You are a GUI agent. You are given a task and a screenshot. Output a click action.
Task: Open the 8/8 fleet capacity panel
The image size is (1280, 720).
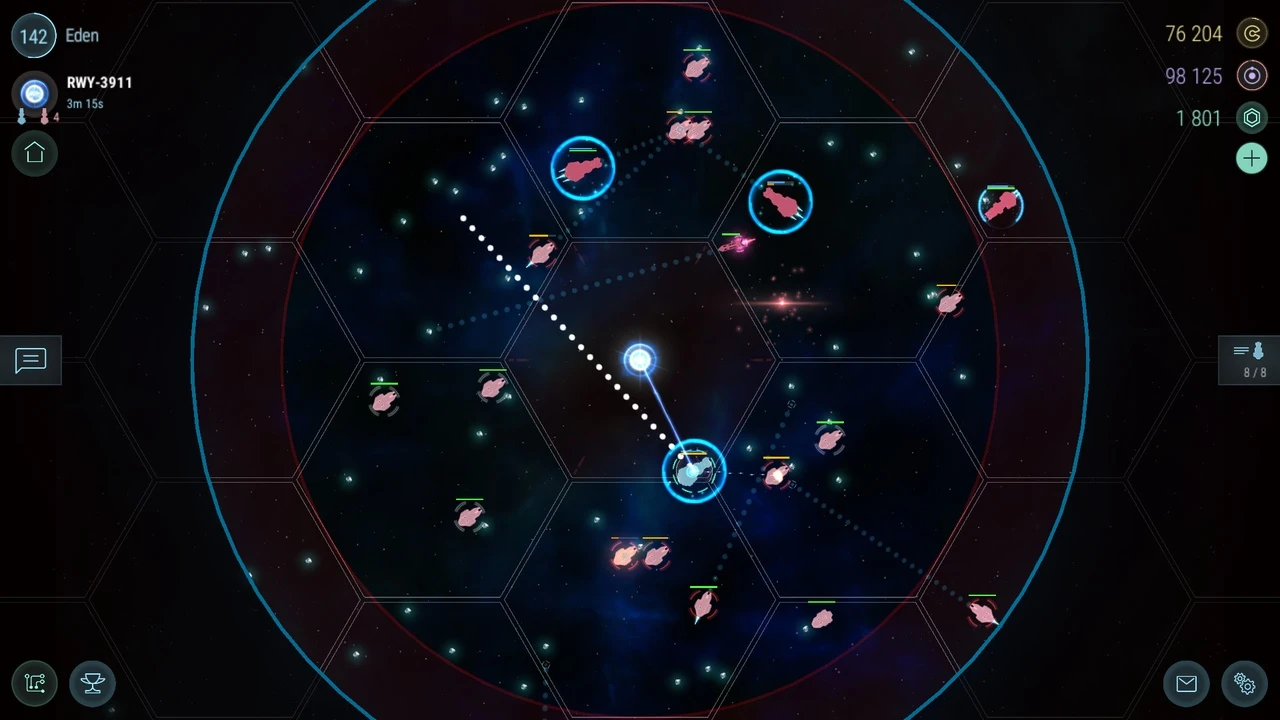(x=1248, y=360)
